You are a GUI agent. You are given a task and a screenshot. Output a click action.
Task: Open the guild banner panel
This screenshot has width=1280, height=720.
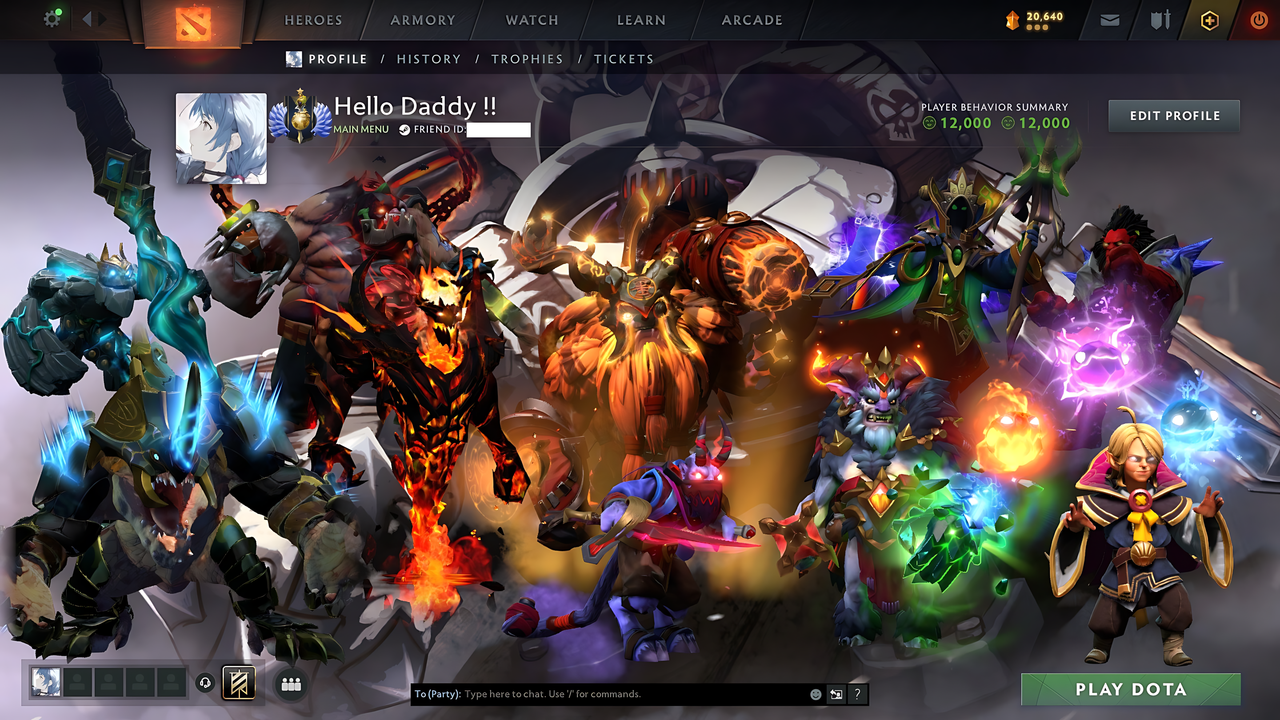coord(240,683)
